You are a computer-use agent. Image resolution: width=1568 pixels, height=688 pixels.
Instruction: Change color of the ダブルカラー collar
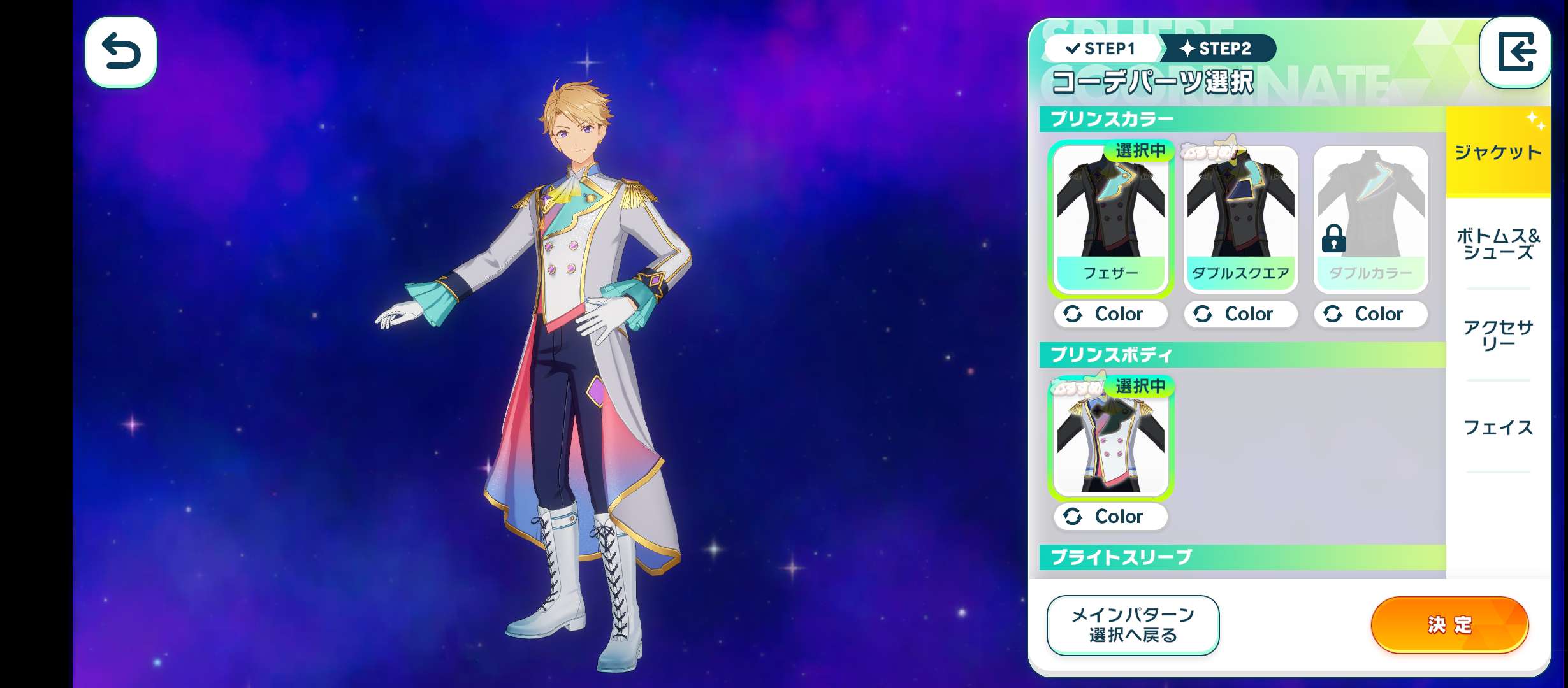[1370, 314]
